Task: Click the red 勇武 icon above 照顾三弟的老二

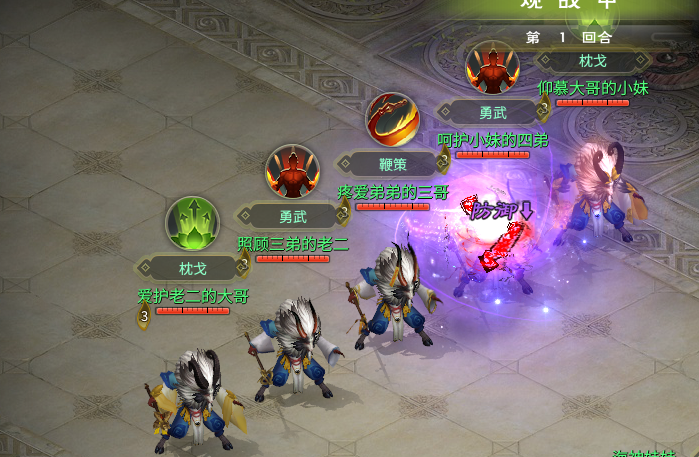Action: tap(292, 171)
